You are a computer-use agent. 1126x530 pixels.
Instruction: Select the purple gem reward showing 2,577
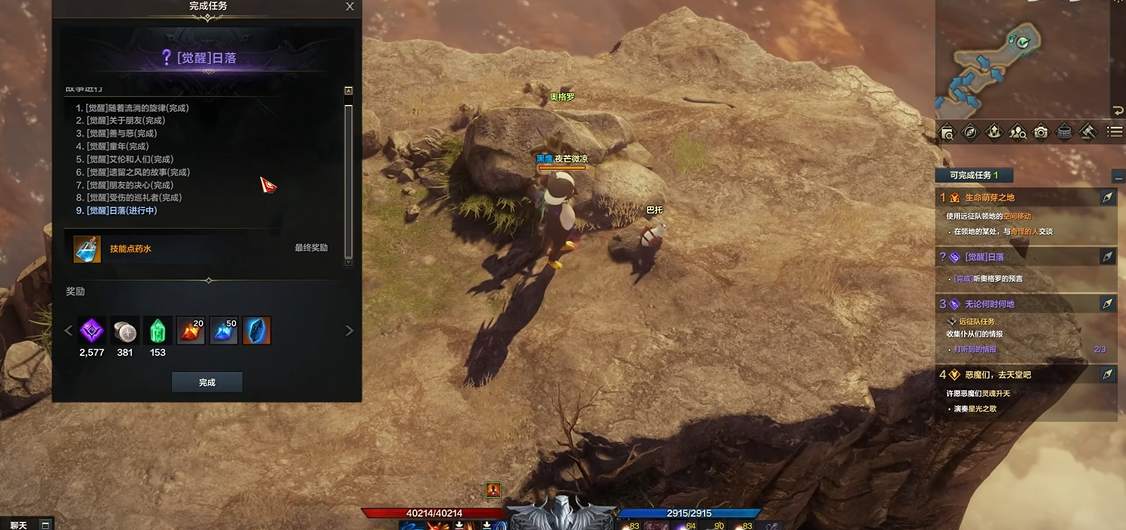point(93,331)
